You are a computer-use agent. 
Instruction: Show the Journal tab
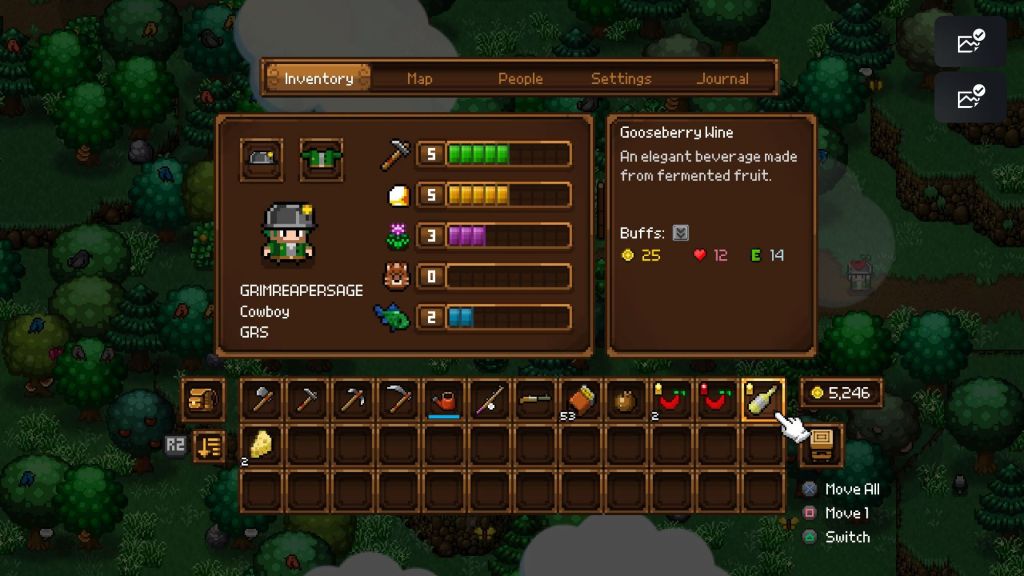723,78
